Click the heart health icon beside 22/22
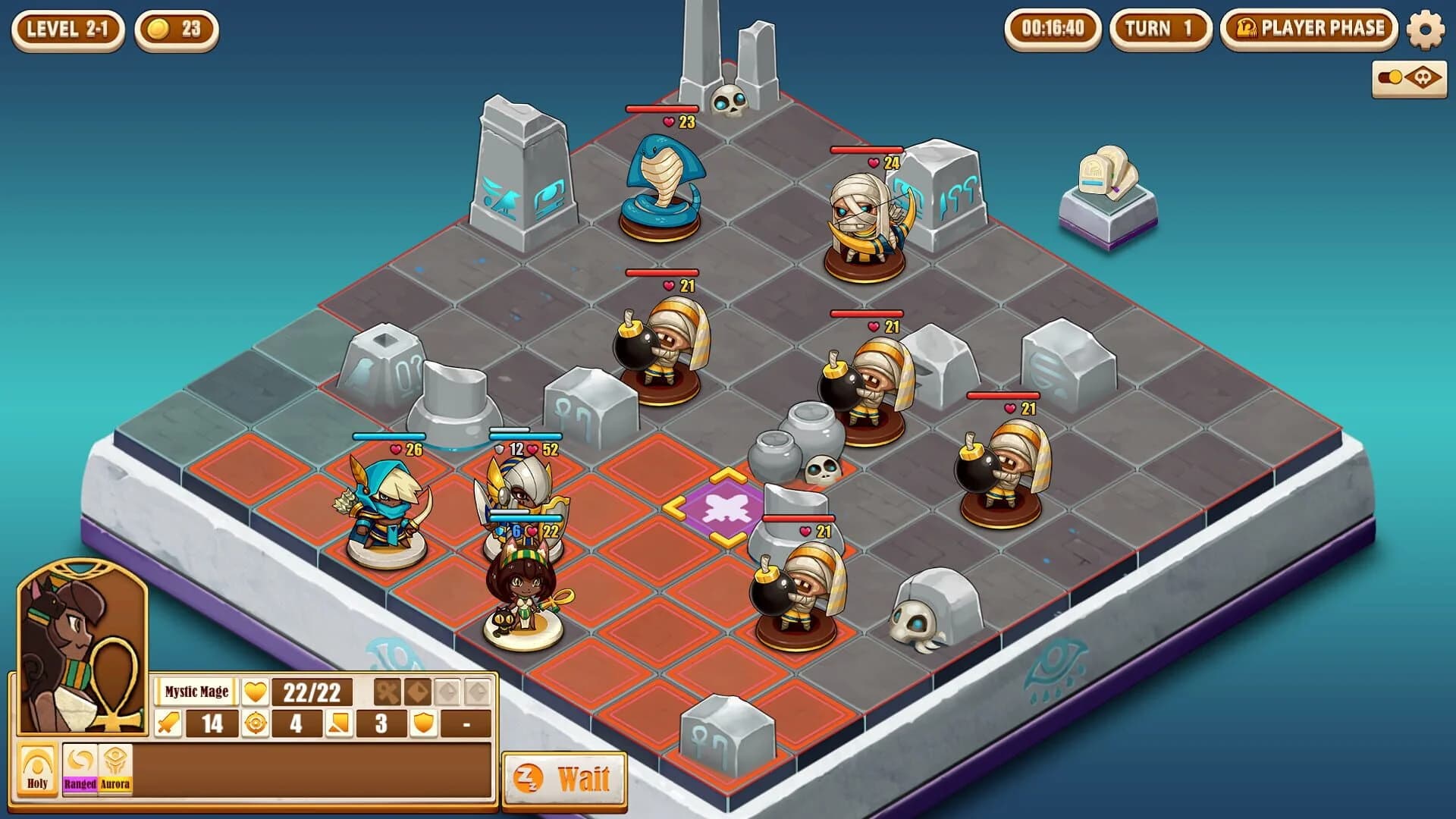Image resolution: width=1456 pixels, height=819 pixels. click(255, 692)
